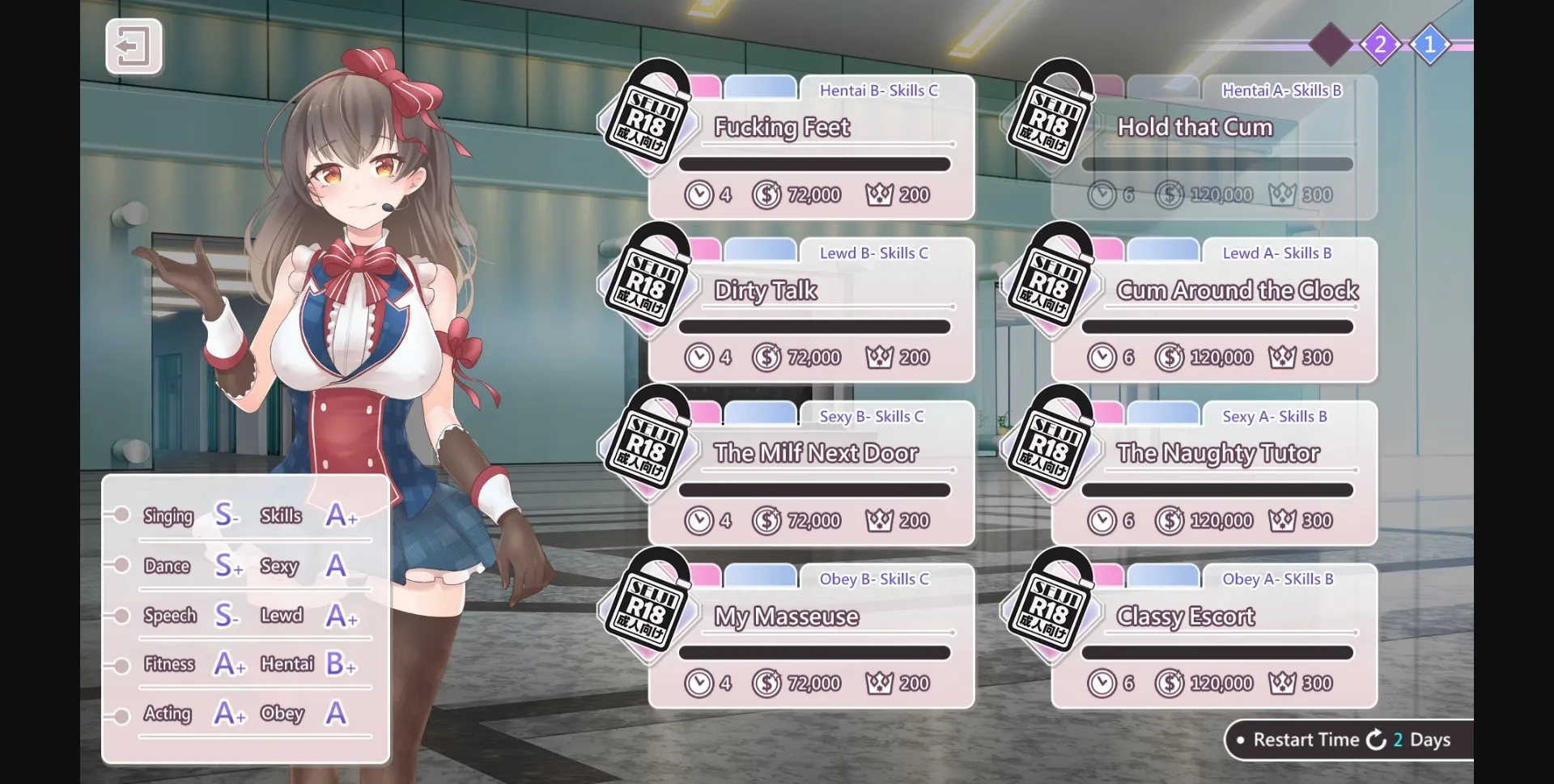Click the exit door icon top-left

134,45
